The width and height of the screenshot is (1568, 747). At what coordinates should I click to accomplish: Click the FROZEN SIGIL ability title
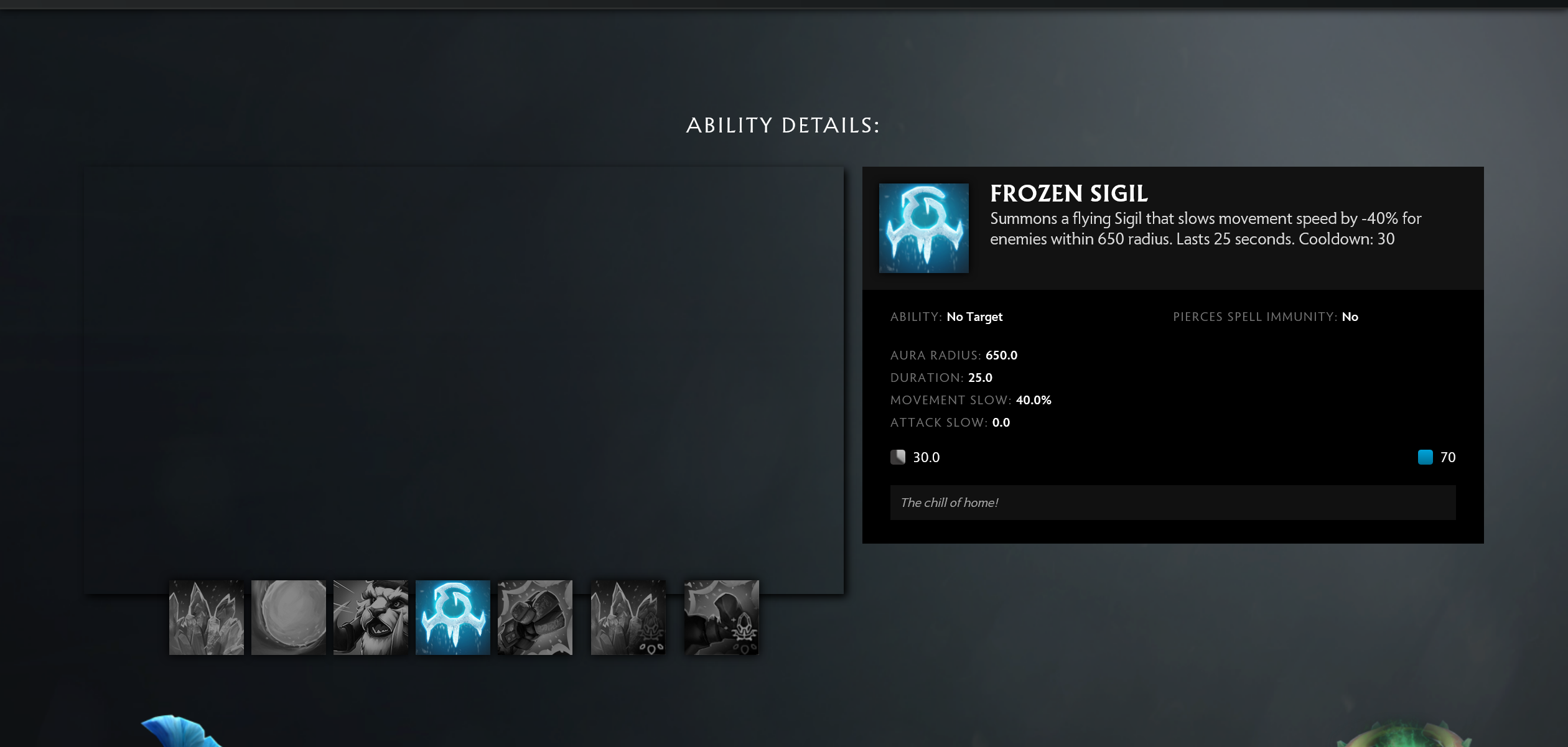click(1069, 193)
